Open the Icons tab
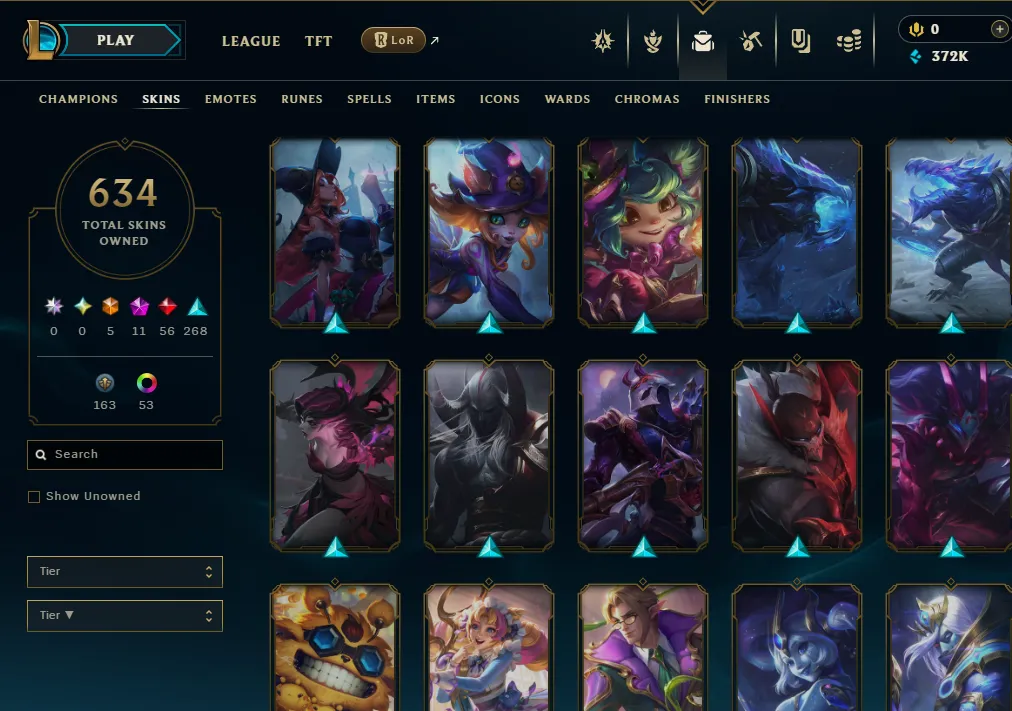This screenshot has height=711, width=1012. [x=500, y=99]
